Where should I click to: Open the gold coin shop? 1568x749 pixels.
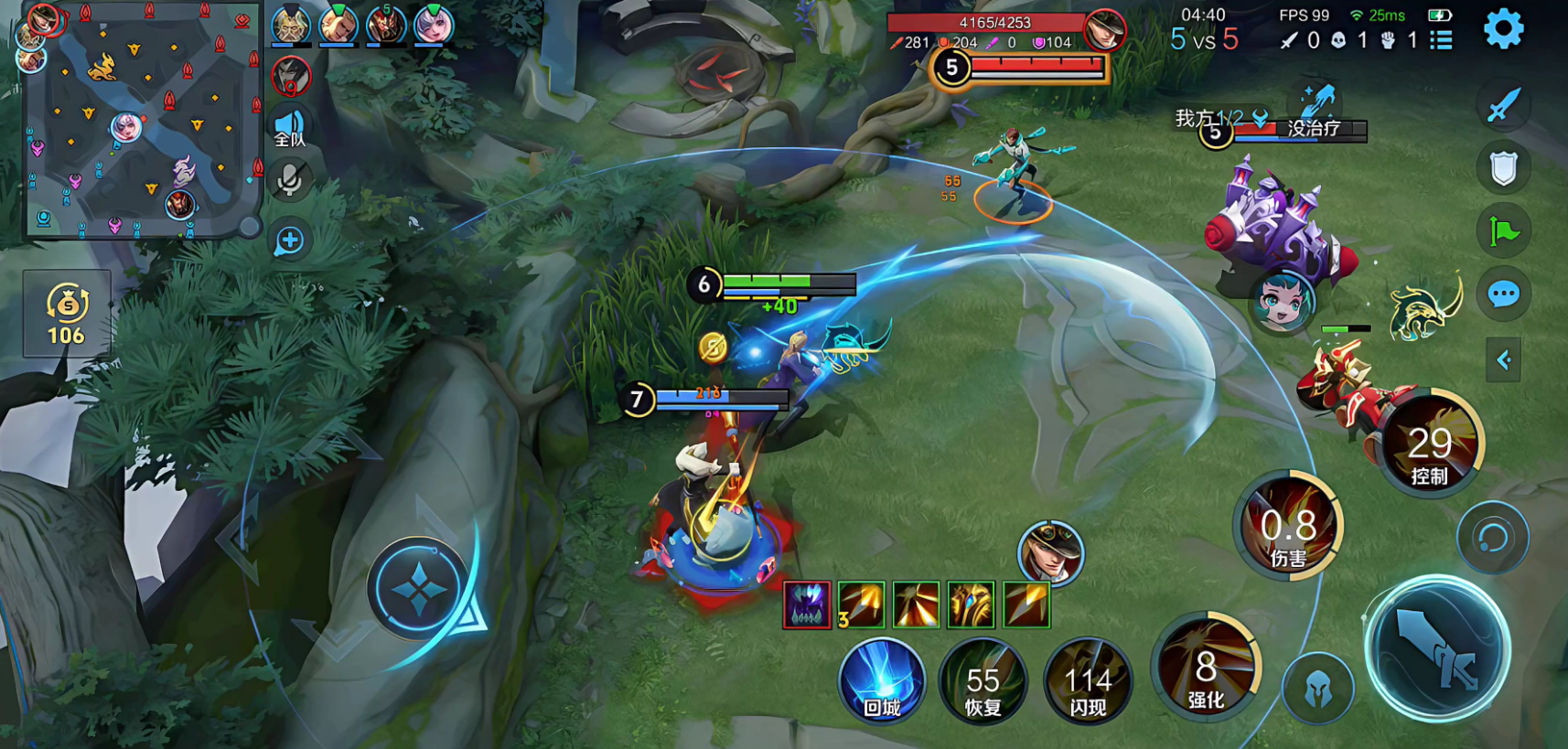67,313
